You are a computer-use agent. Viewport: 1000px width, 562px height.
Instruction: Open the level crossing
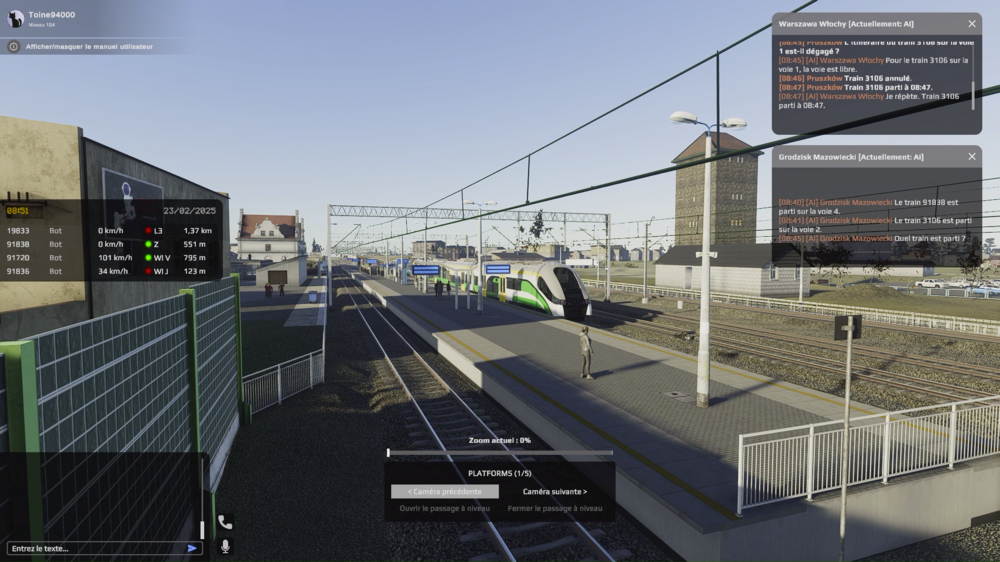pyautogui.click(x=444, y=508)
